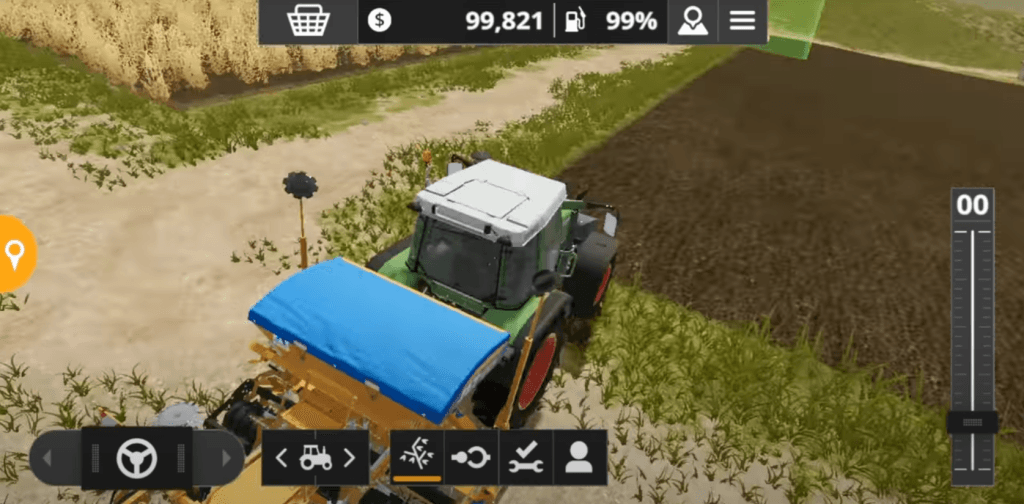Switch to next vehicle with right arrow

[349, 458]
